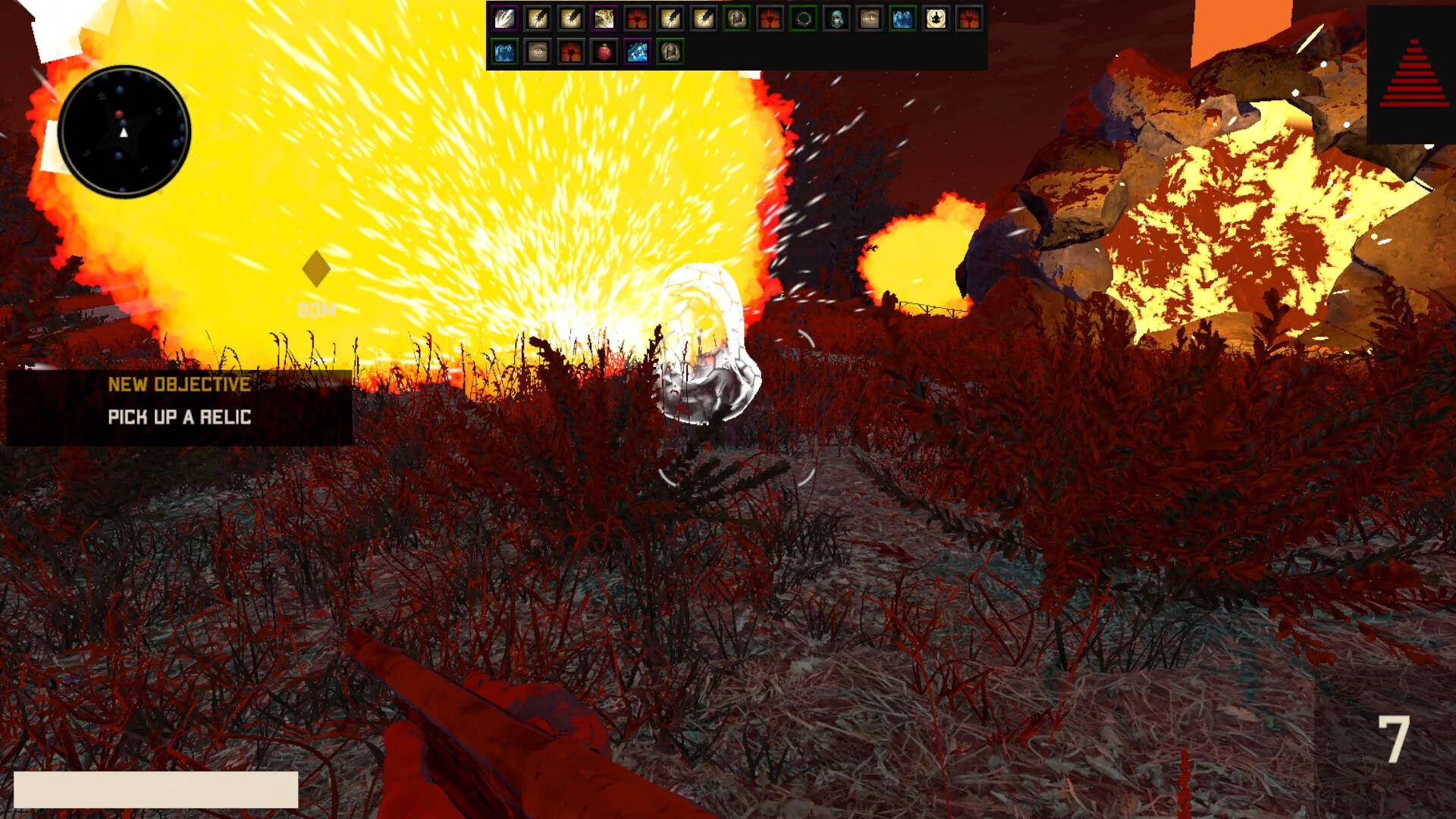
Task: Select the second-row helmet relic icon
Action: coord(670,52)
